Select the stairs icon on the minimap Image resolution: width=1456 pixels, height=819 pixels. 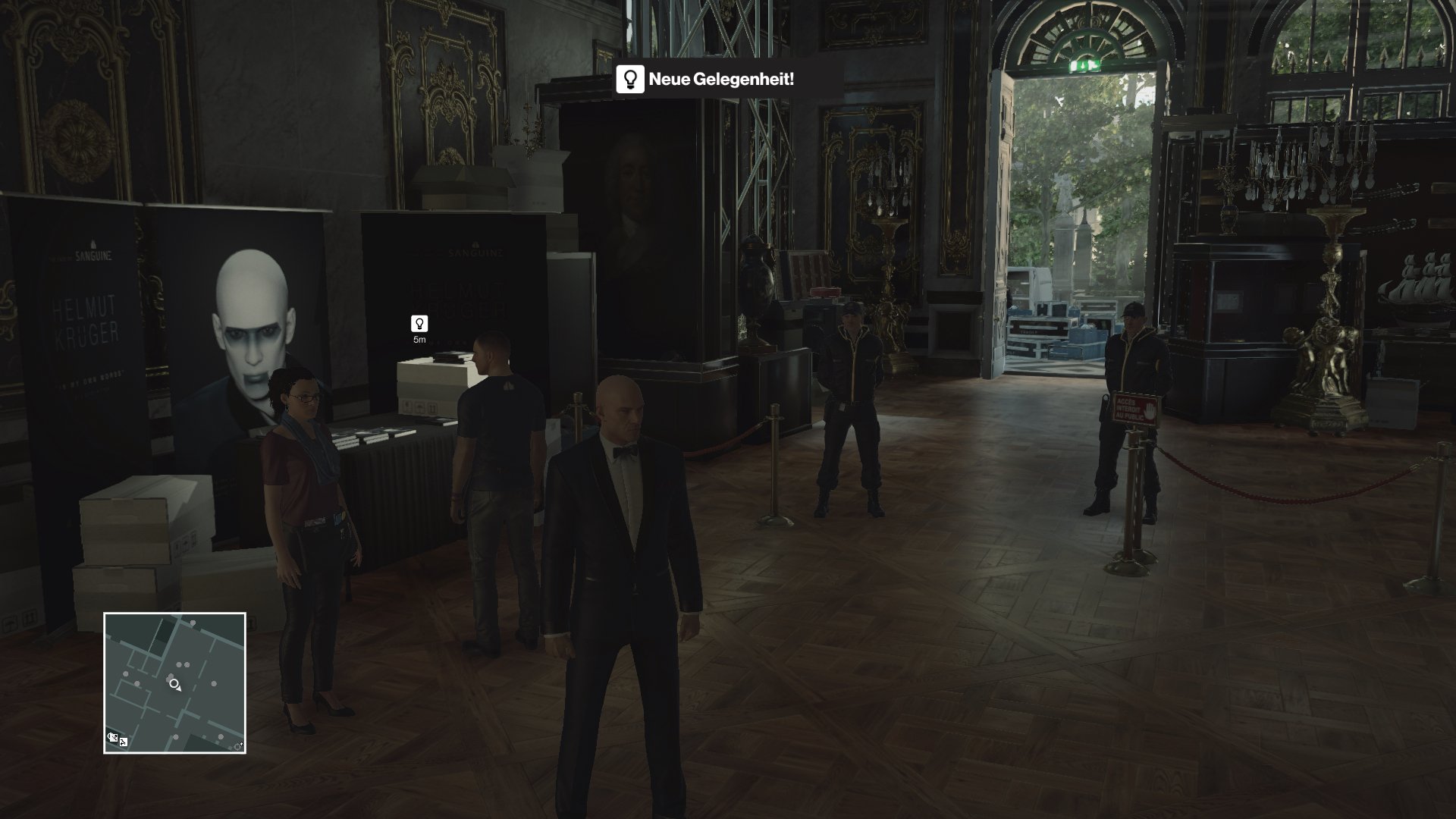[x=123, y=742]
